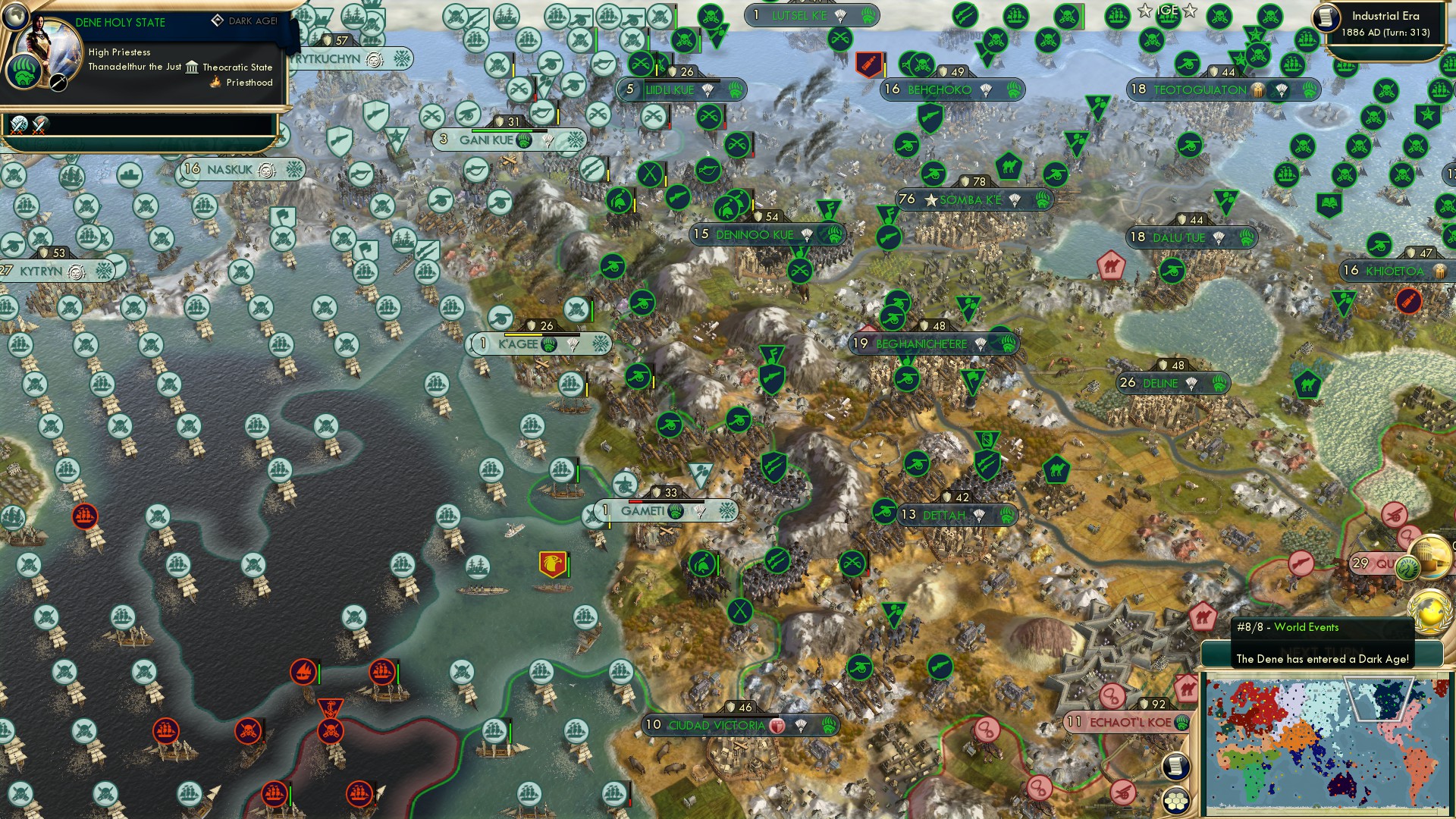Click the Dene bear paw civilization icon

(x=24, y=73)
